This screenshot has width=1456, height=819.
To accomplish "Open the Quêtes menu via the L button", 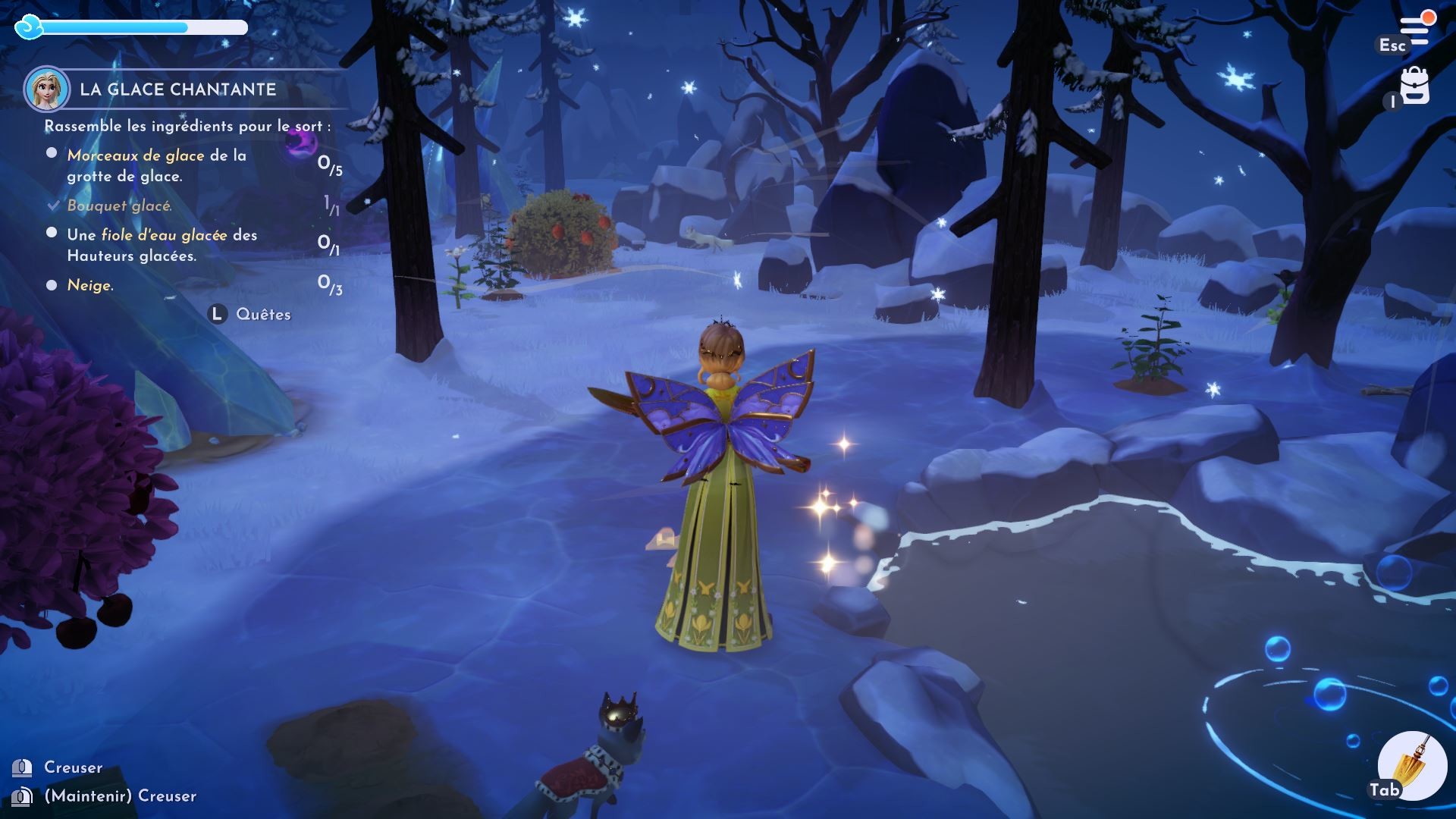I will (218, 312).
